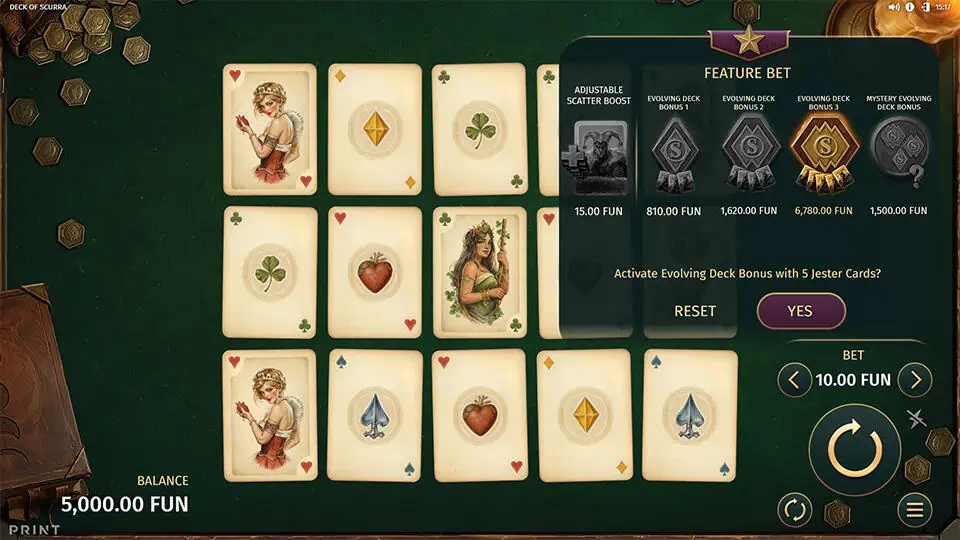The image size is (960, 540).
Task: Toggle the sound speaker icon
Action: (x=893, y=7)
